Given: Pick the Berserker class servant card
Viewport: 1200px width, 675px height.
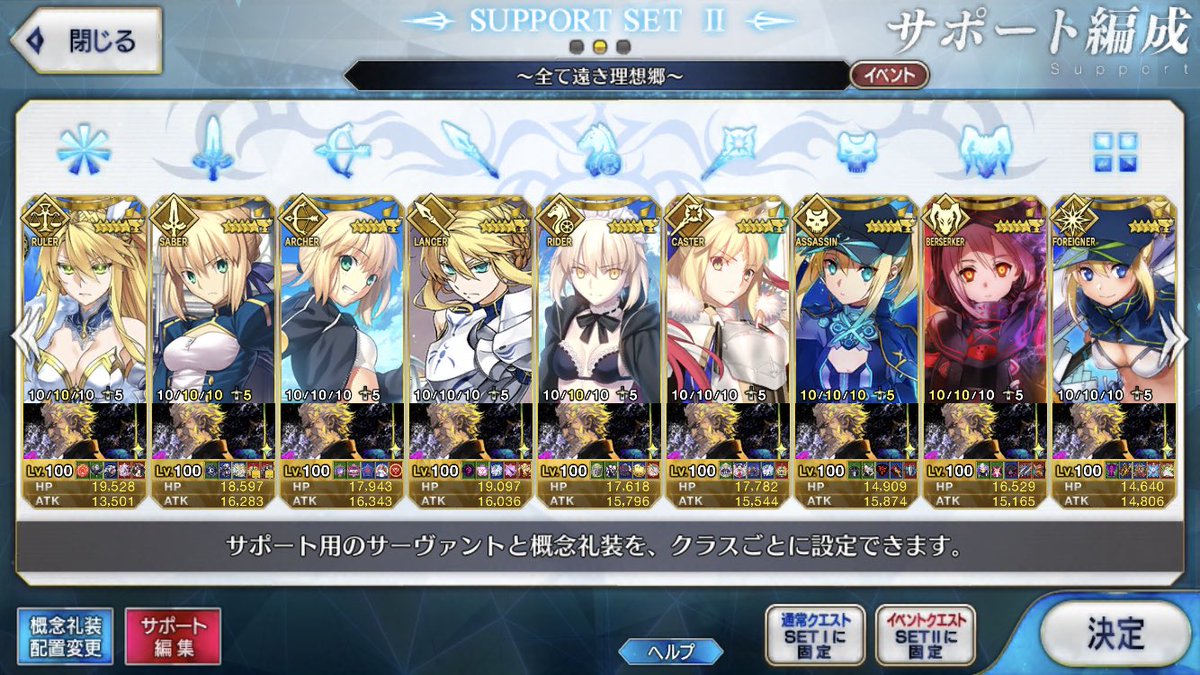Looking at the screenshot, I should point(985,300).
